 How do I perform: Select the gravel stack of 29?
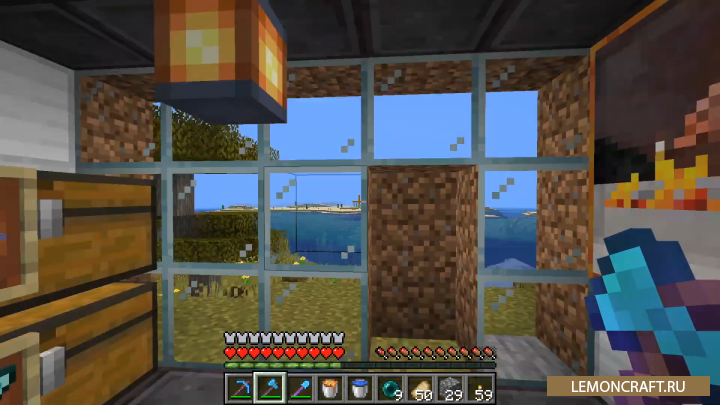pos(450,384)
